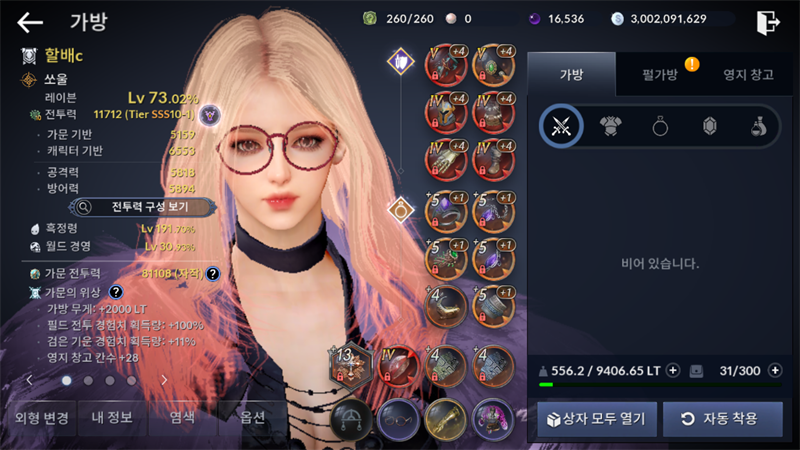This screenshot has height=450, width=800.
Task: Select the +13 hexagonal equipment slot
Action: pos(349,366)
